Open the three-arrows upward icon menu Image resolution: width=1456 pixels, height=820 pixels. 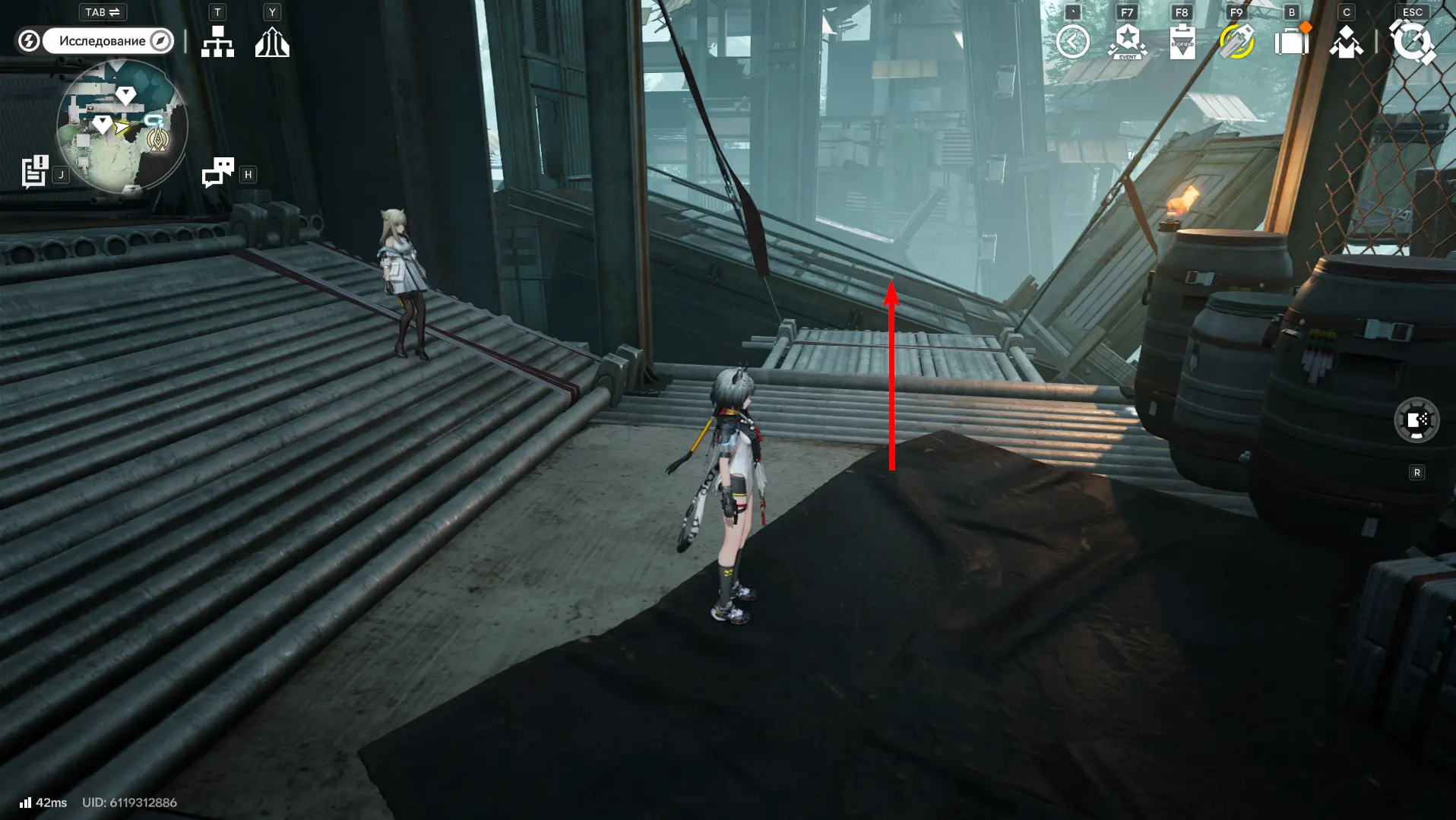[272, 42]
